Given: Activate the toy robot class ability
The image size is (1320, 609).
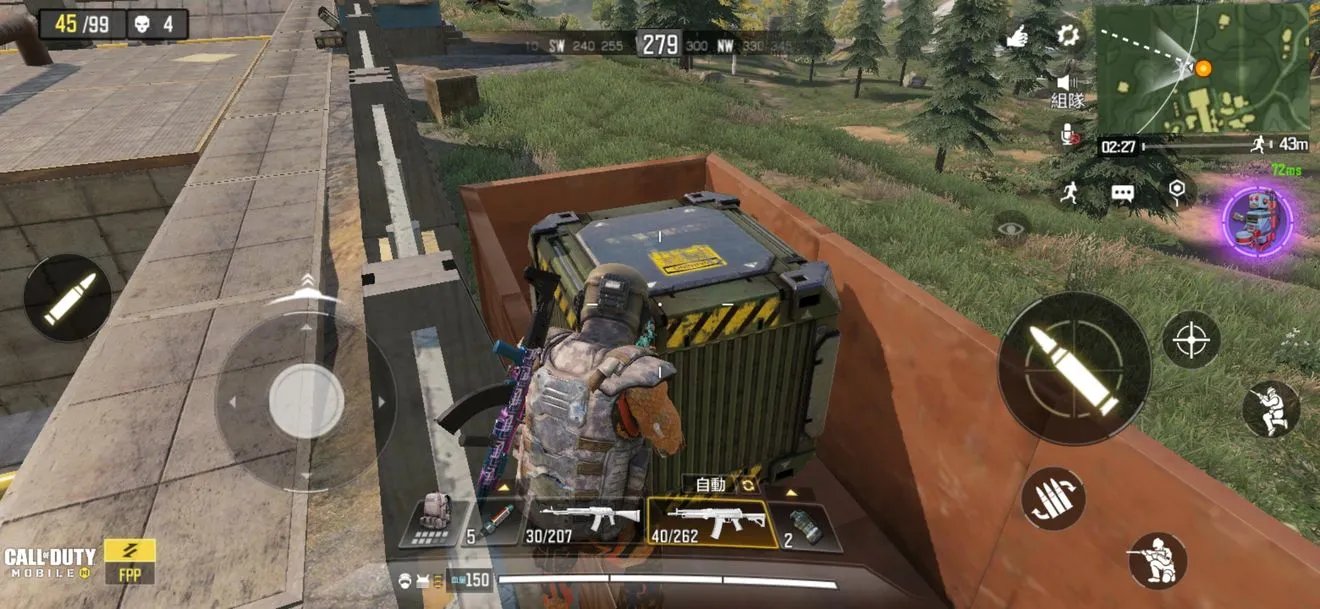Looking at the screenshot, I should 1257,220.
